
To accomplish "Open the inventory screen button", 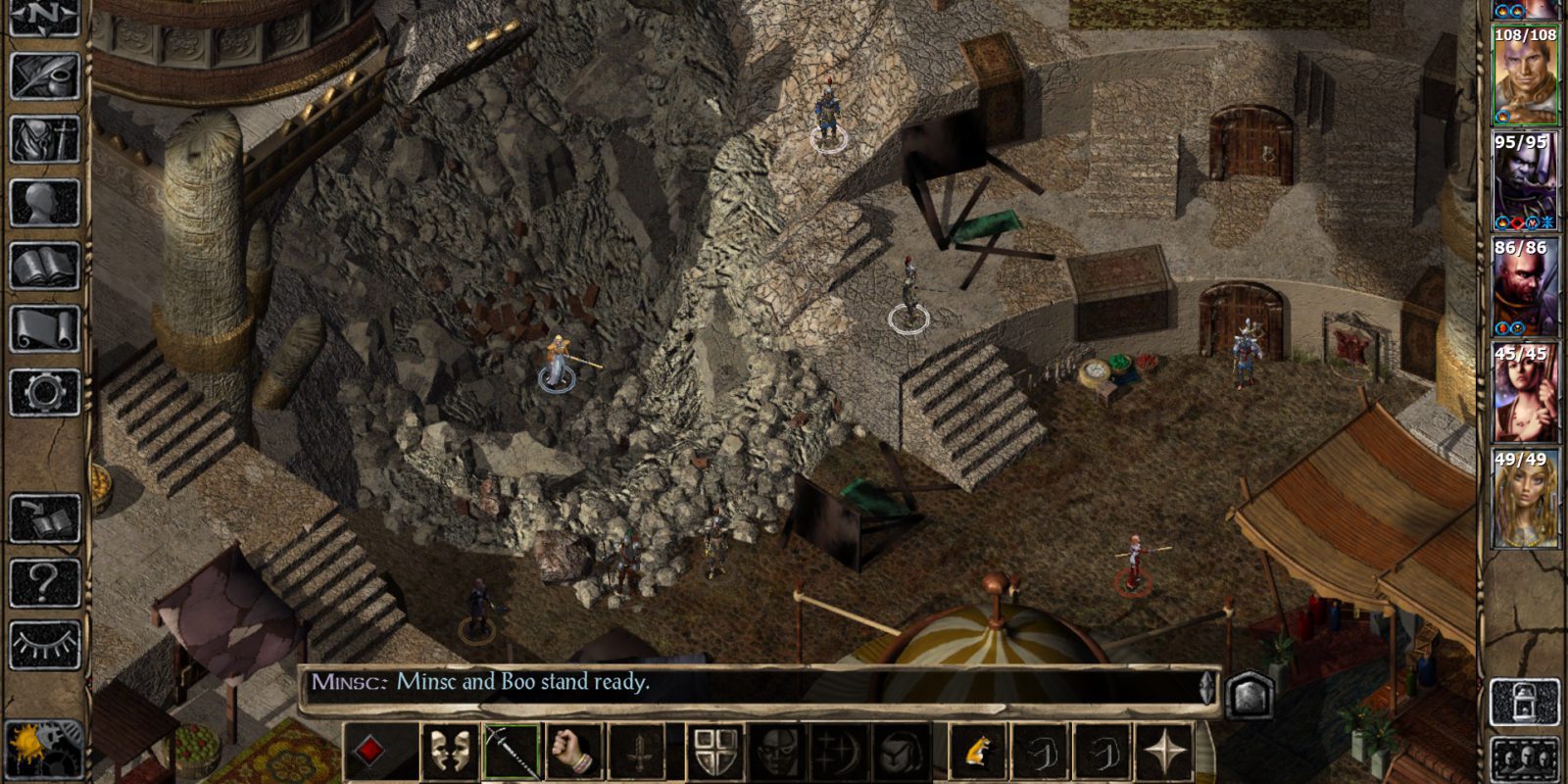I will click(x=44, y=138).
